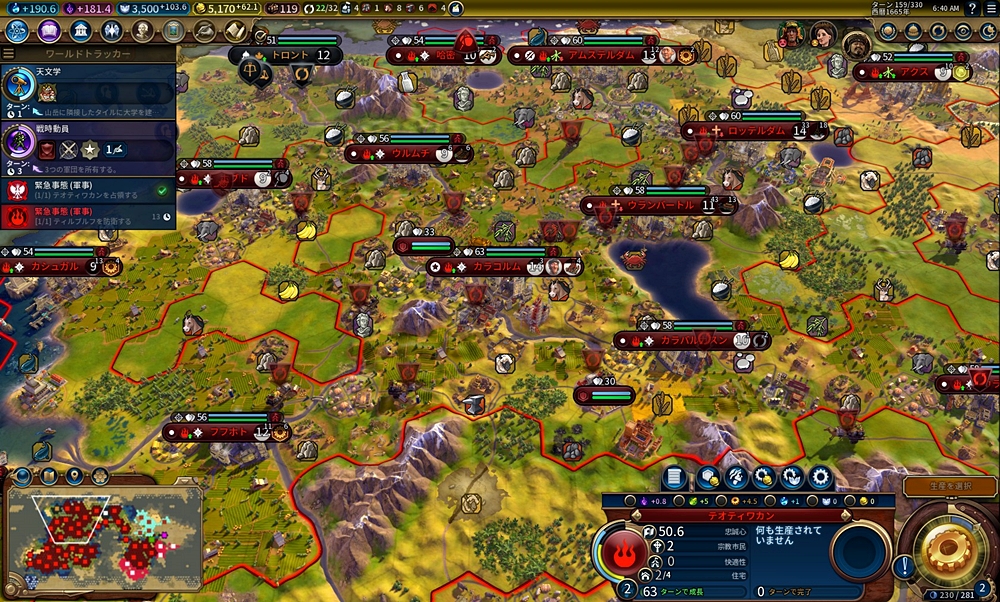Click the 生産を選択 button

click(x=950, y=486)
